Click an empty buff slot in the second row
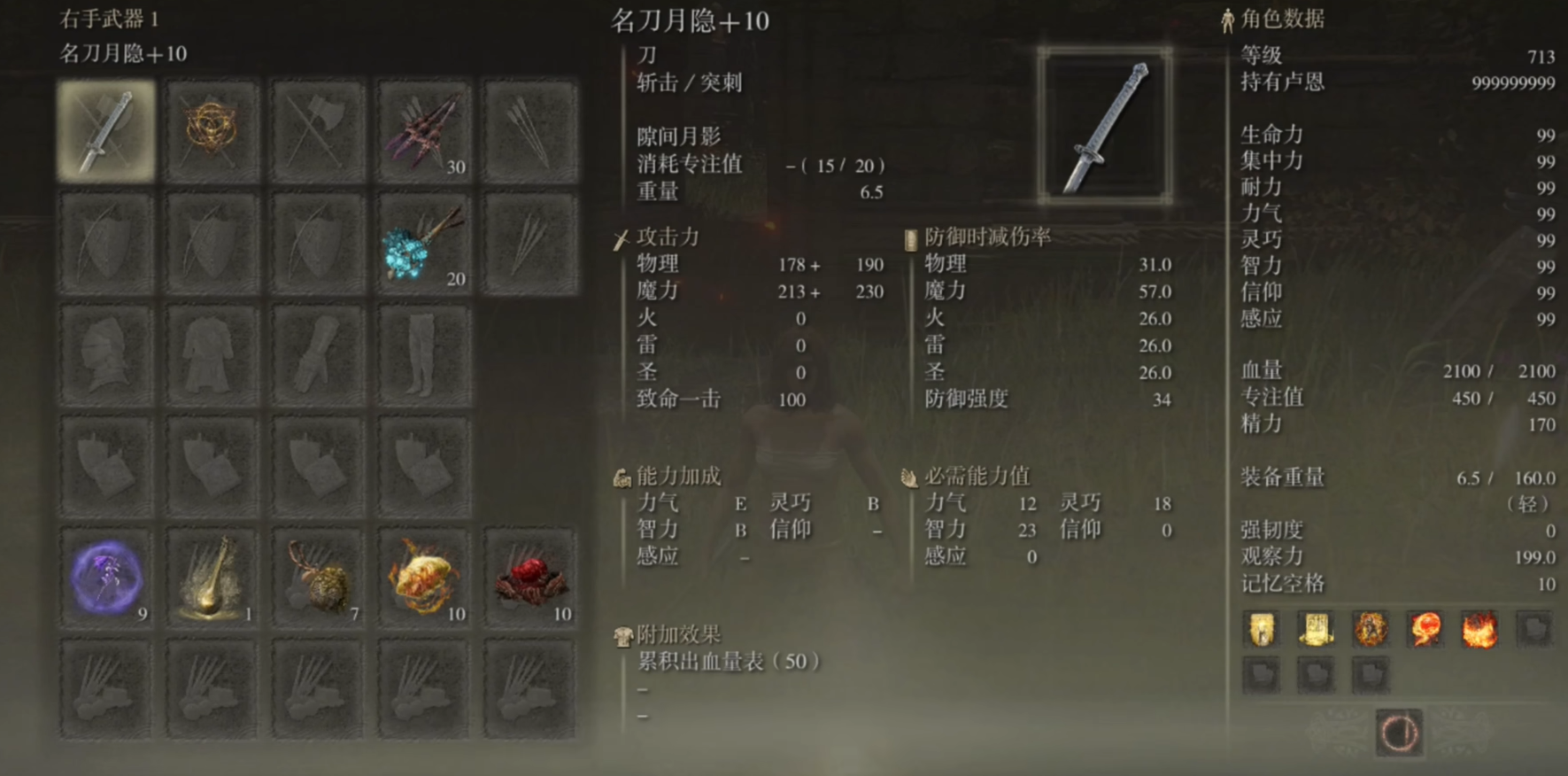 [1260, 675]
